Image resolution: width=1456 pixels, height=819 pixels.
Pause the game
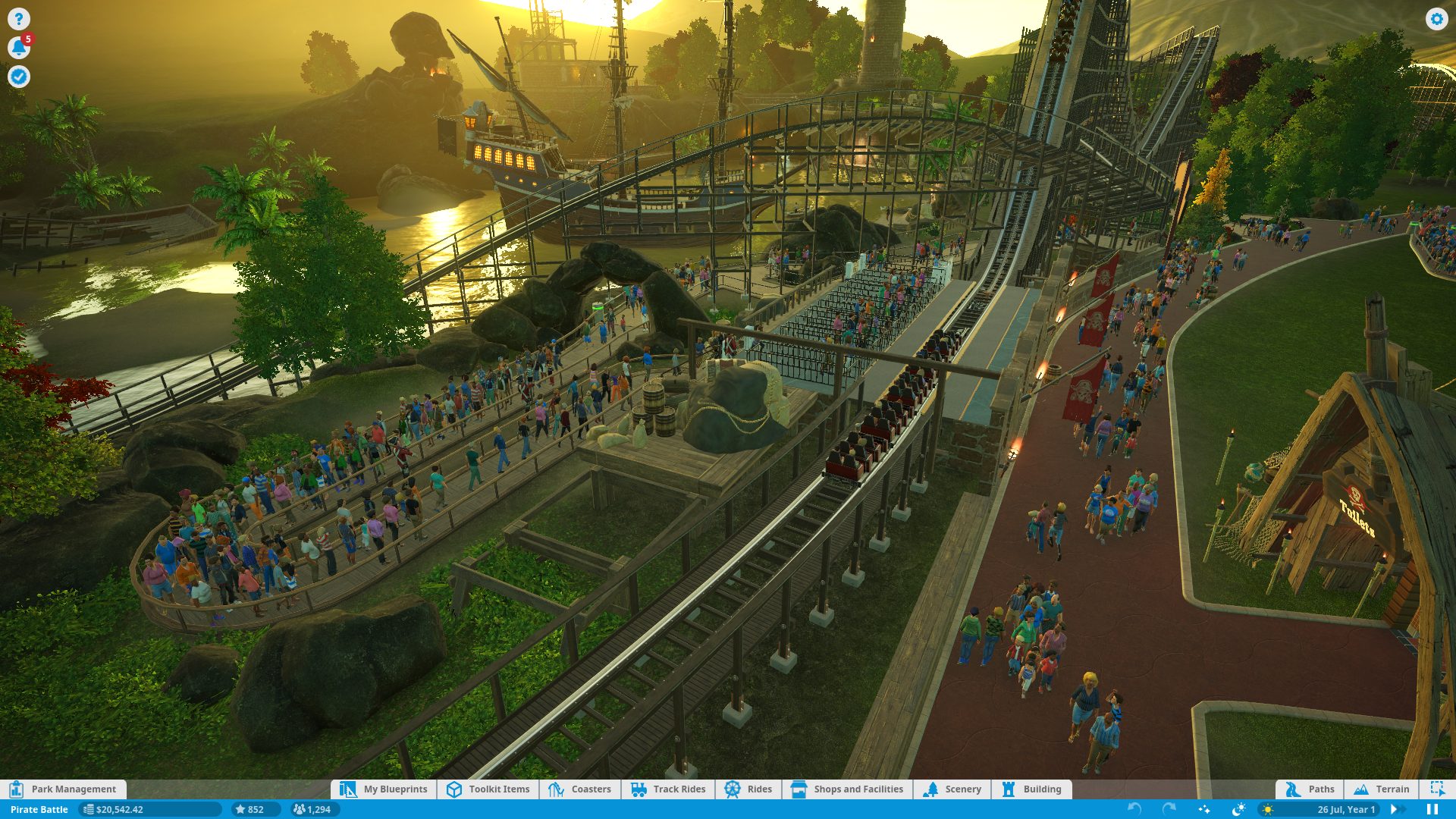pos(1432,810)
